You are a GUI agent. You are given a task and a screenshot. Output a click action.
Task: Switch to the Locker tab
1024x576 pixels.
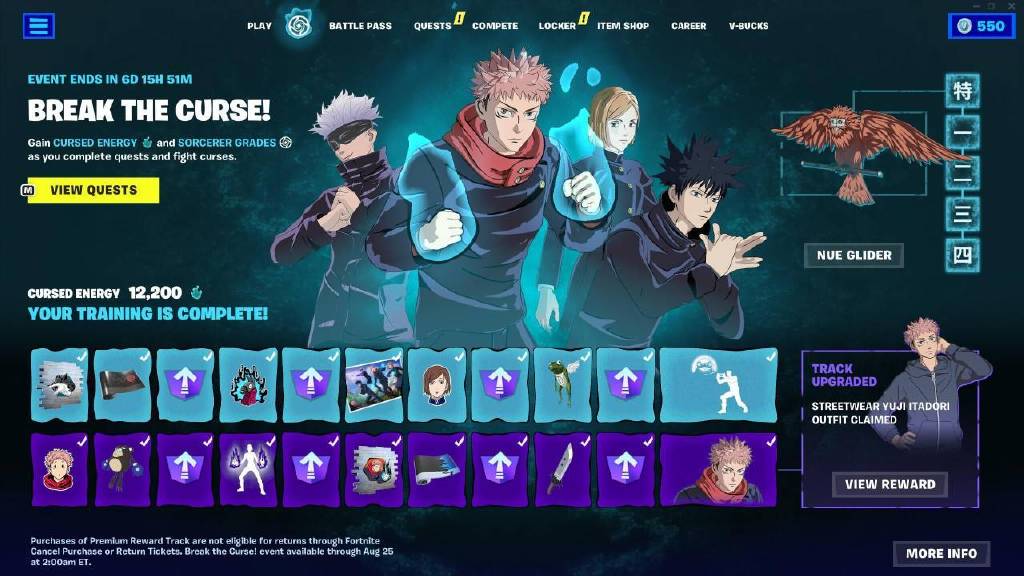[557, 26]
